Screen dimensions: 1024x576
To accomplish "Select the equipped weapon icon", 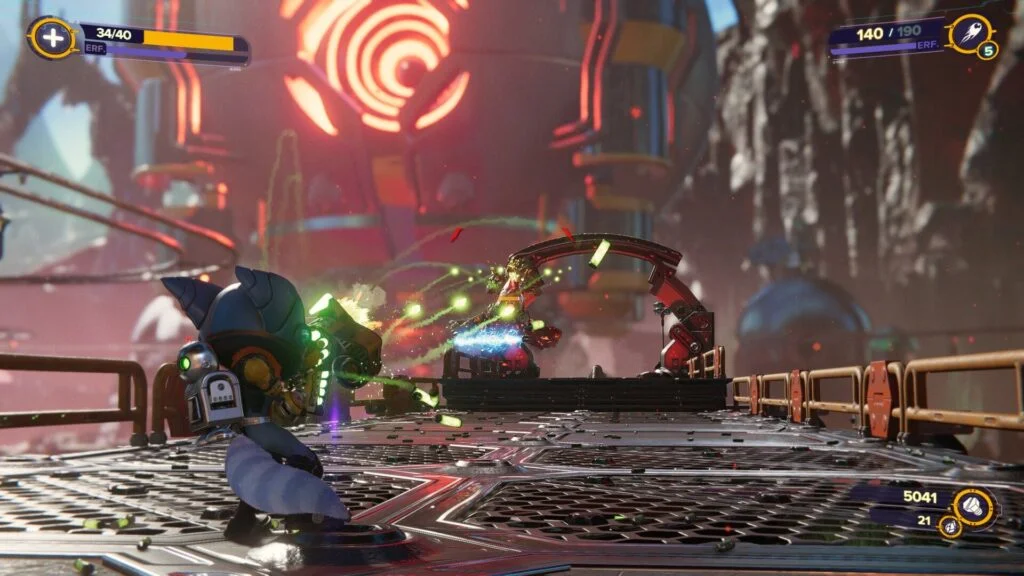I will pos(969,33).
